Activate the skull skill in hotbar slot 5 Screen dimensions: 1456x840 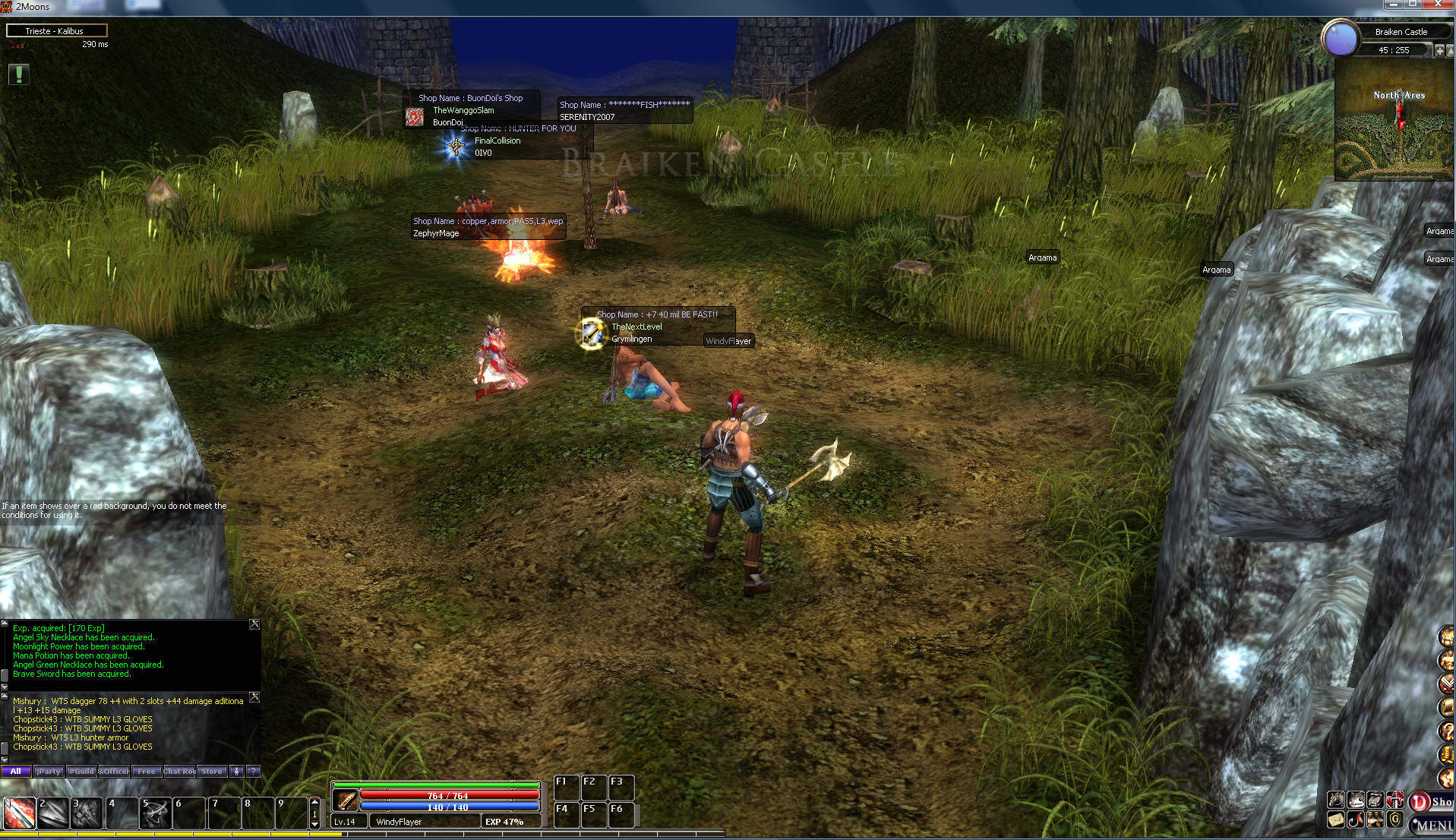pyautogui.click(x=156, y=813)
